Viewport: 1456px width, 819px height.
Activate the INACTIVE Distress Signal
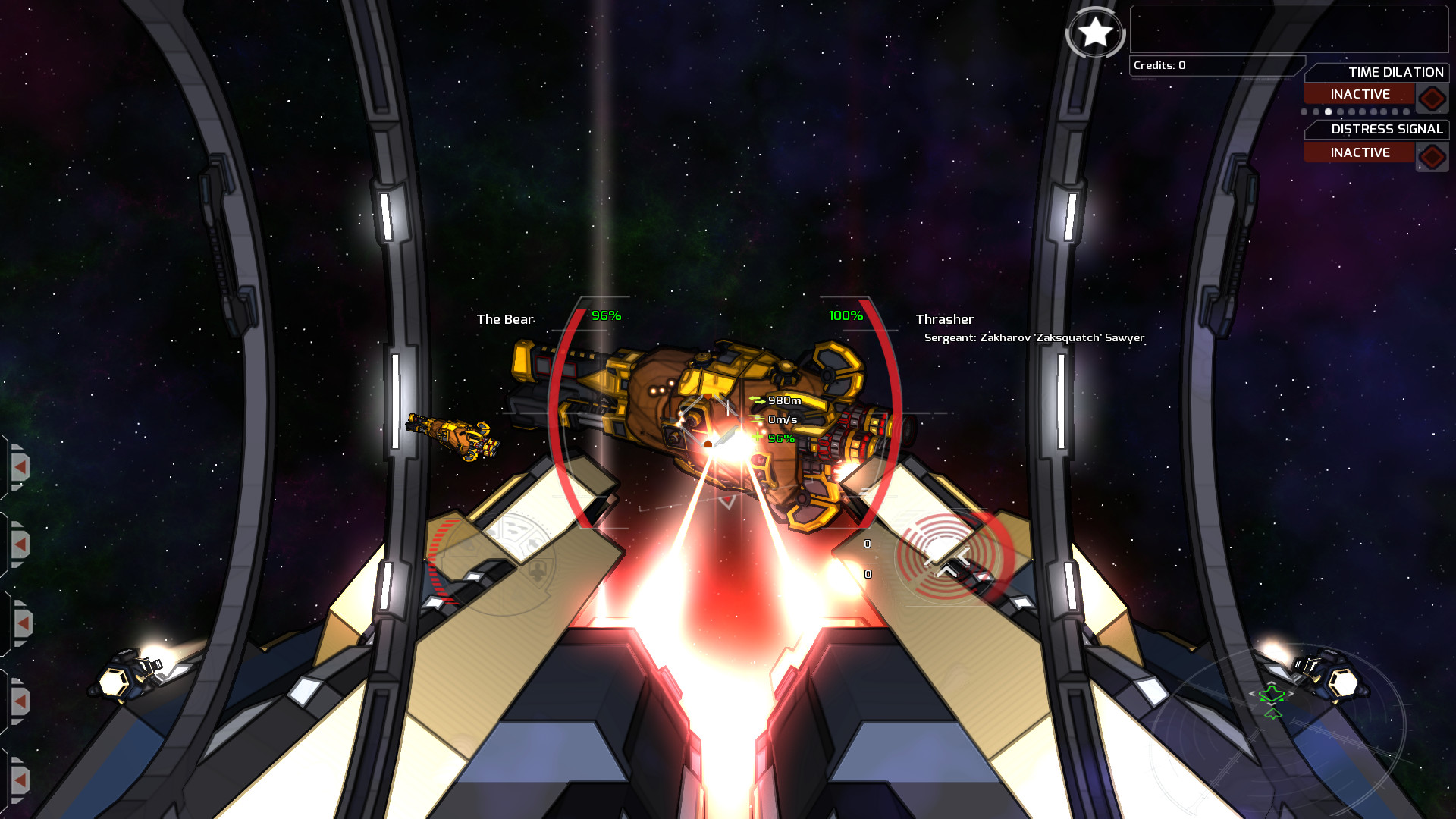tap(1360, 152)
